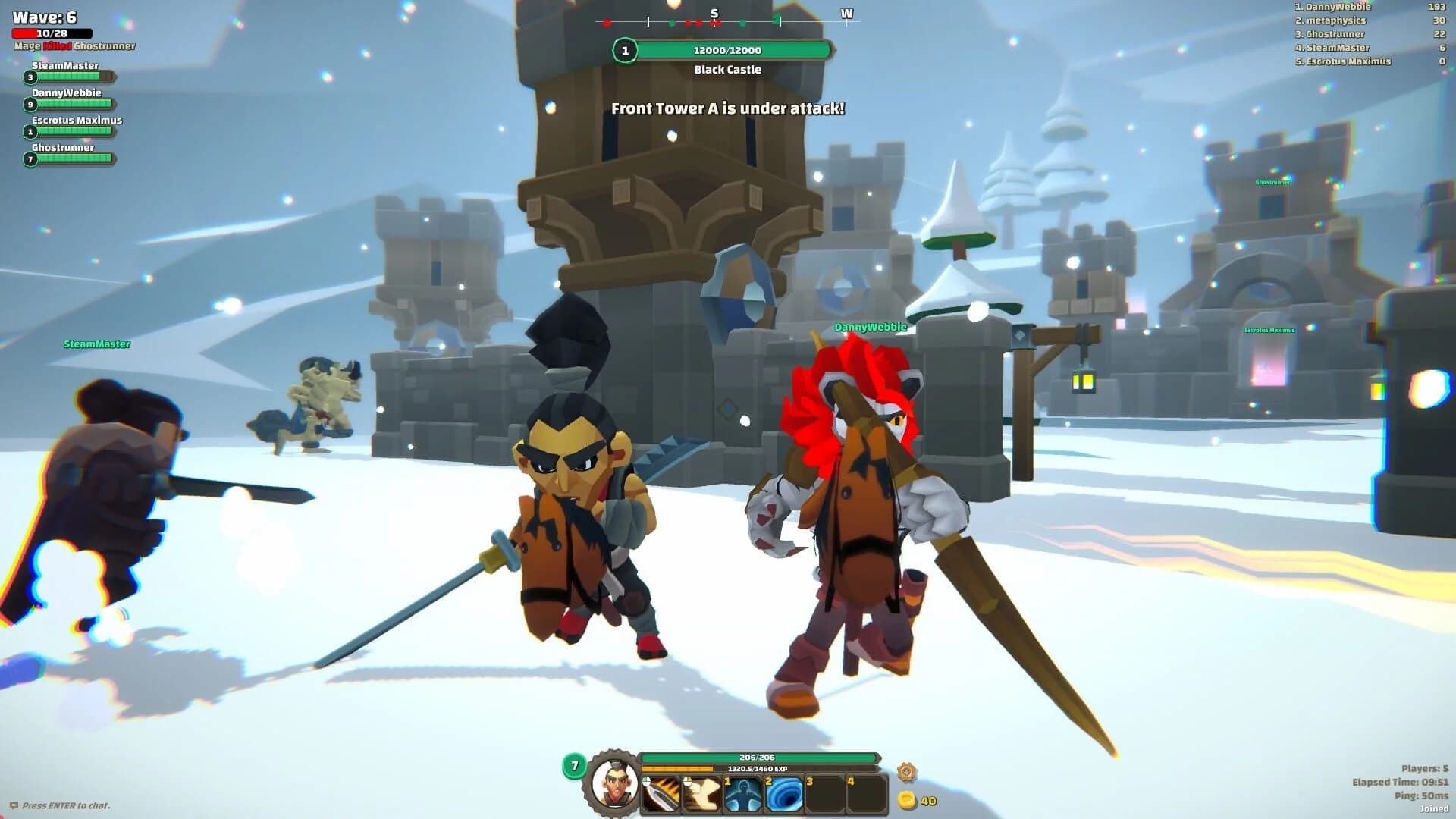The width and height of the screenshot is (1456, 819).
Task: Select the empty ability slot 4
Action: 866,792
